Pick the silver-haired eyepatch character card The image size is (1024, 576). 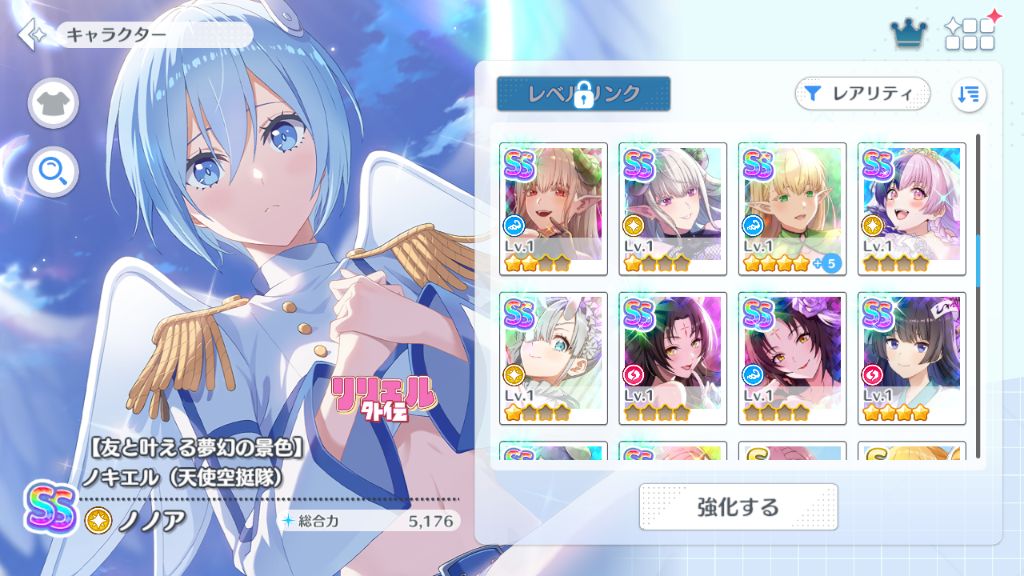pos(553,358)
